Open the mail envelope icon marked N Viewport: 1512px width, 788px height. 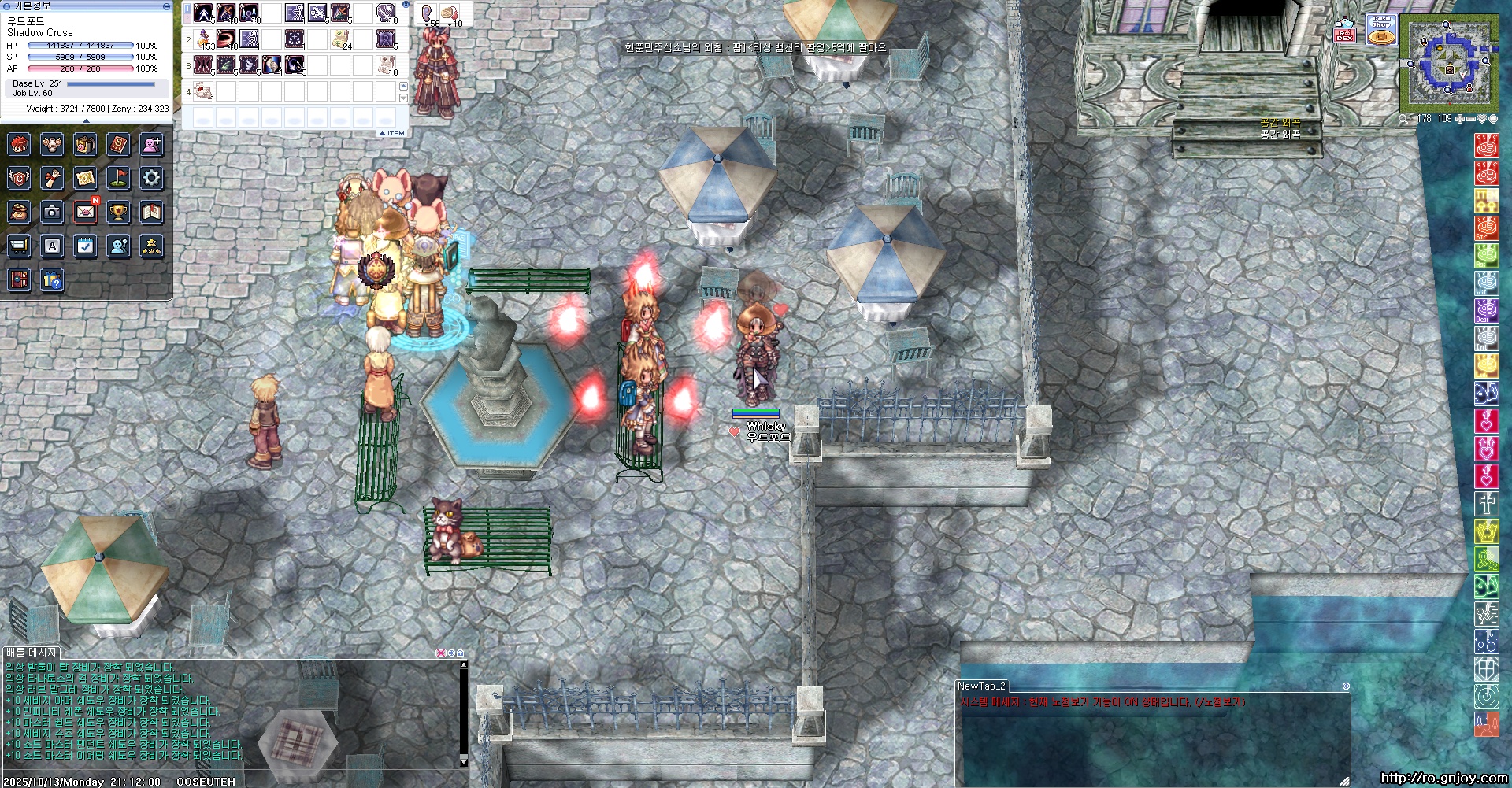pos(85,212)
